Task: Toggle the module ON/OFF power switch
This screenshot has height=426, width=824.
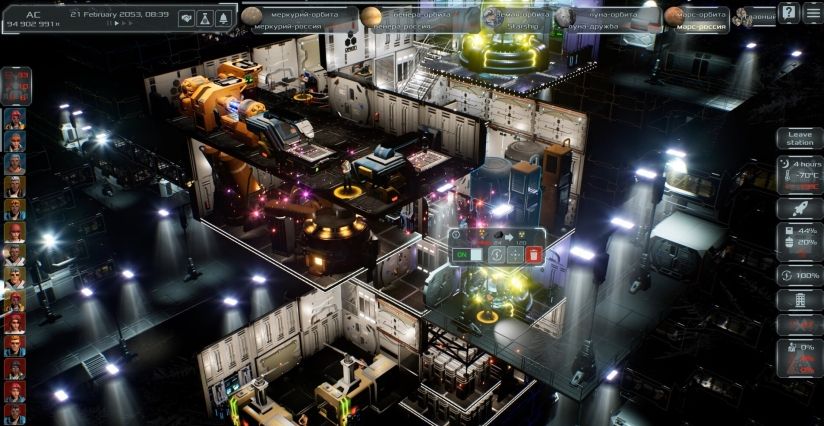Action: pos(468,255)
